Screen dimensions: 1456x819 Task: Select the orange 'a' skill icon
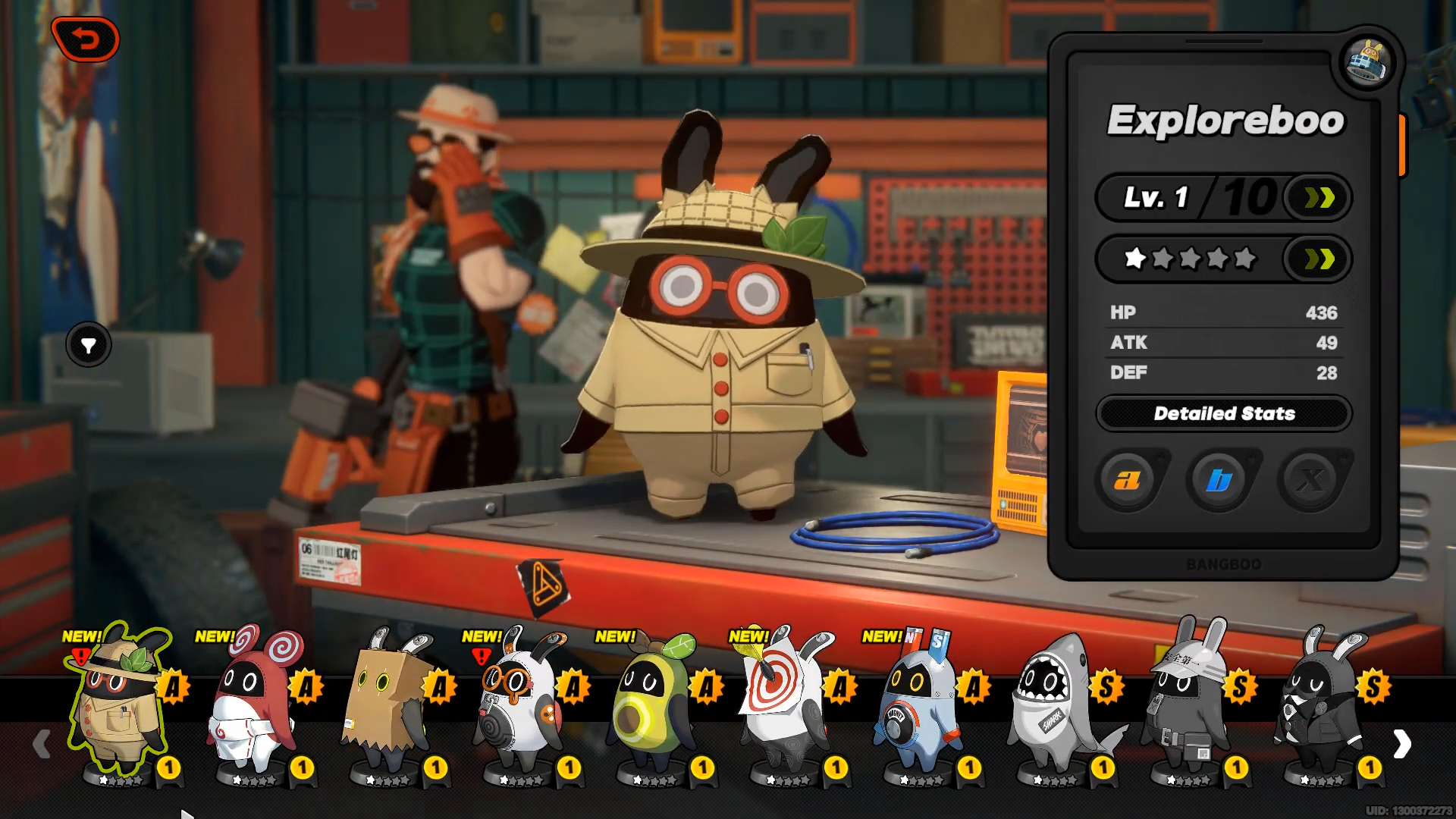(1128, 480)
